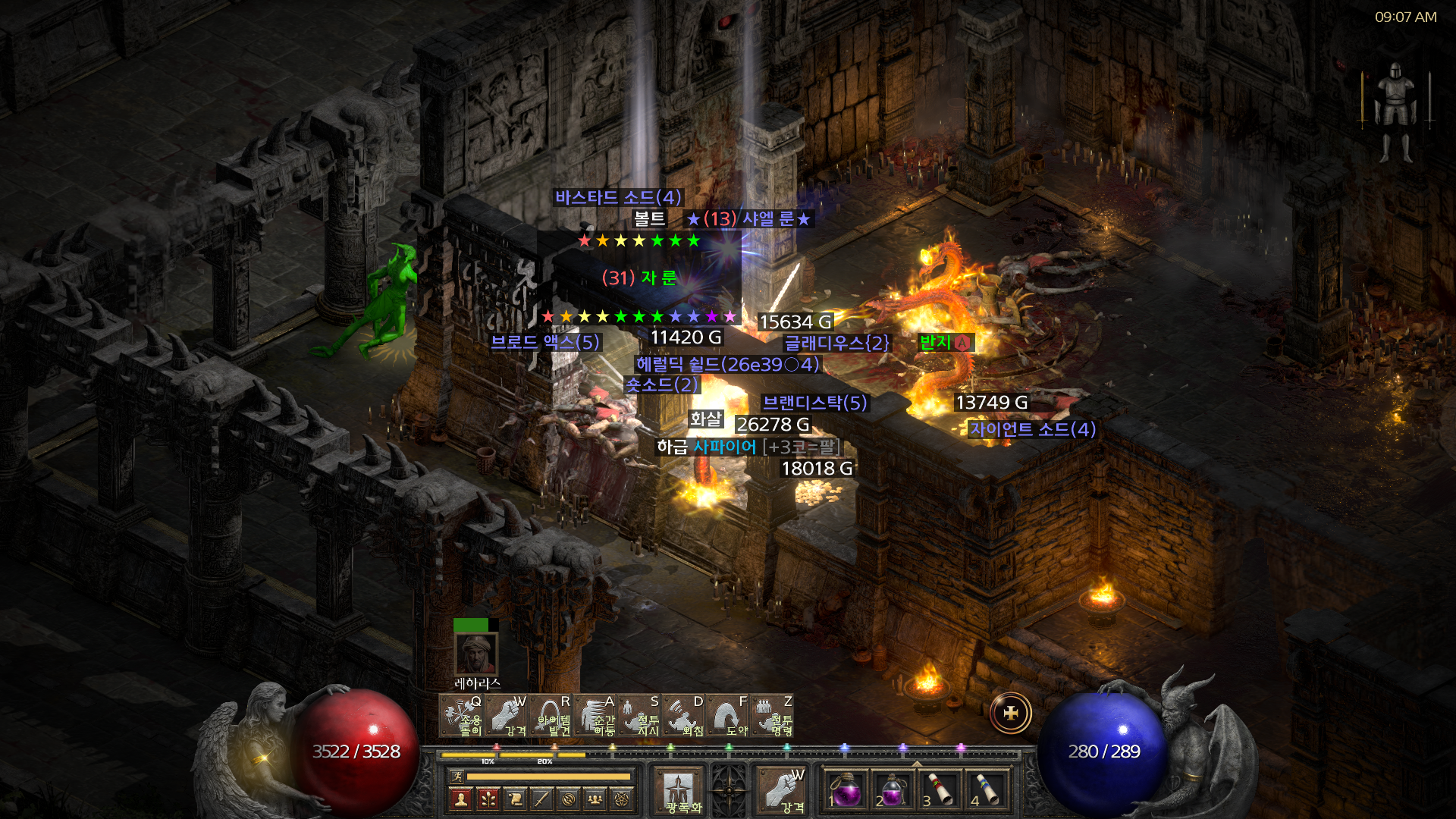Use the Shout skill icon

[x=684, y=716]
